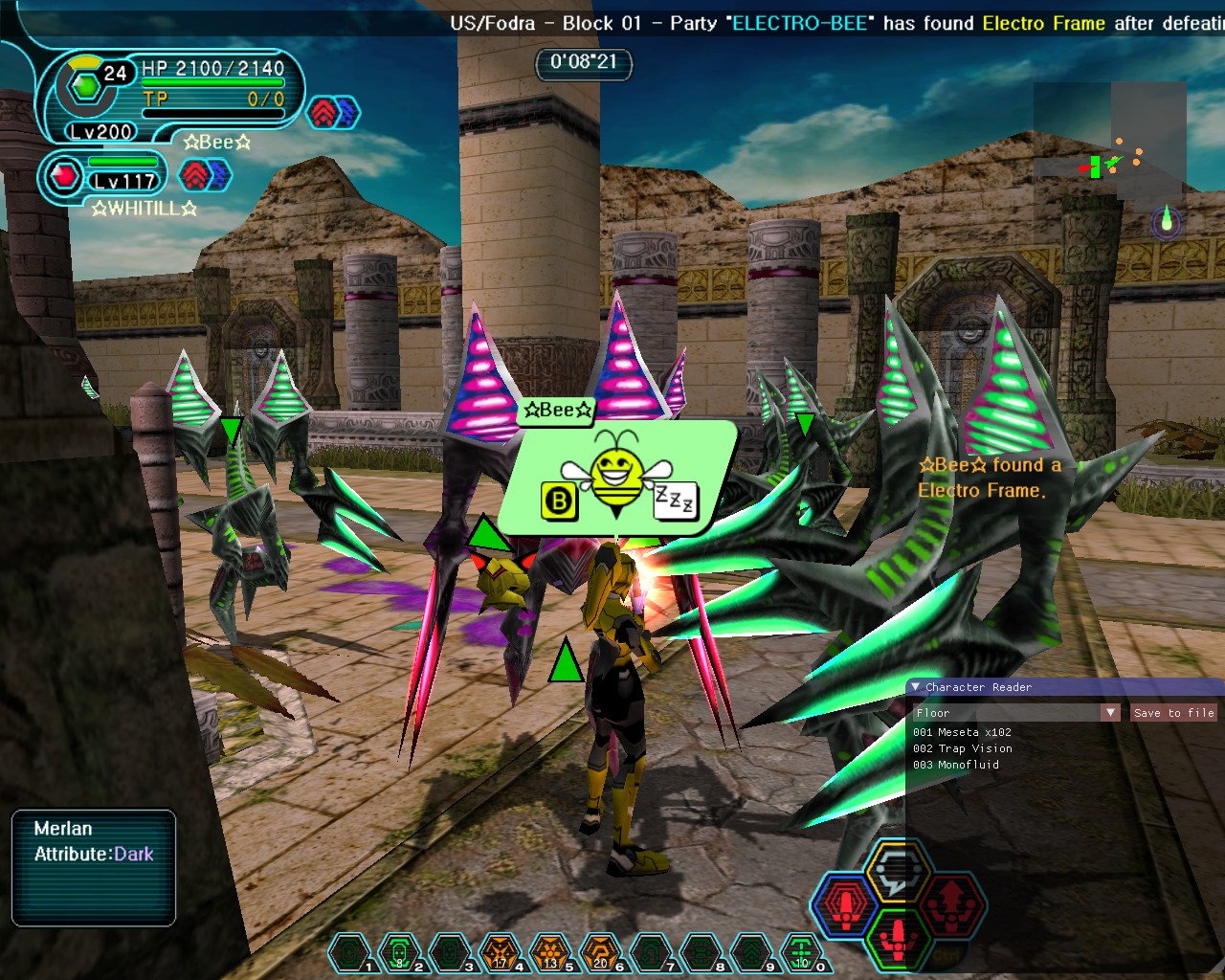Viewport: 1225px width, 980px height.
Task: Use the orange trap in slot 5
Action: (551, 954)
